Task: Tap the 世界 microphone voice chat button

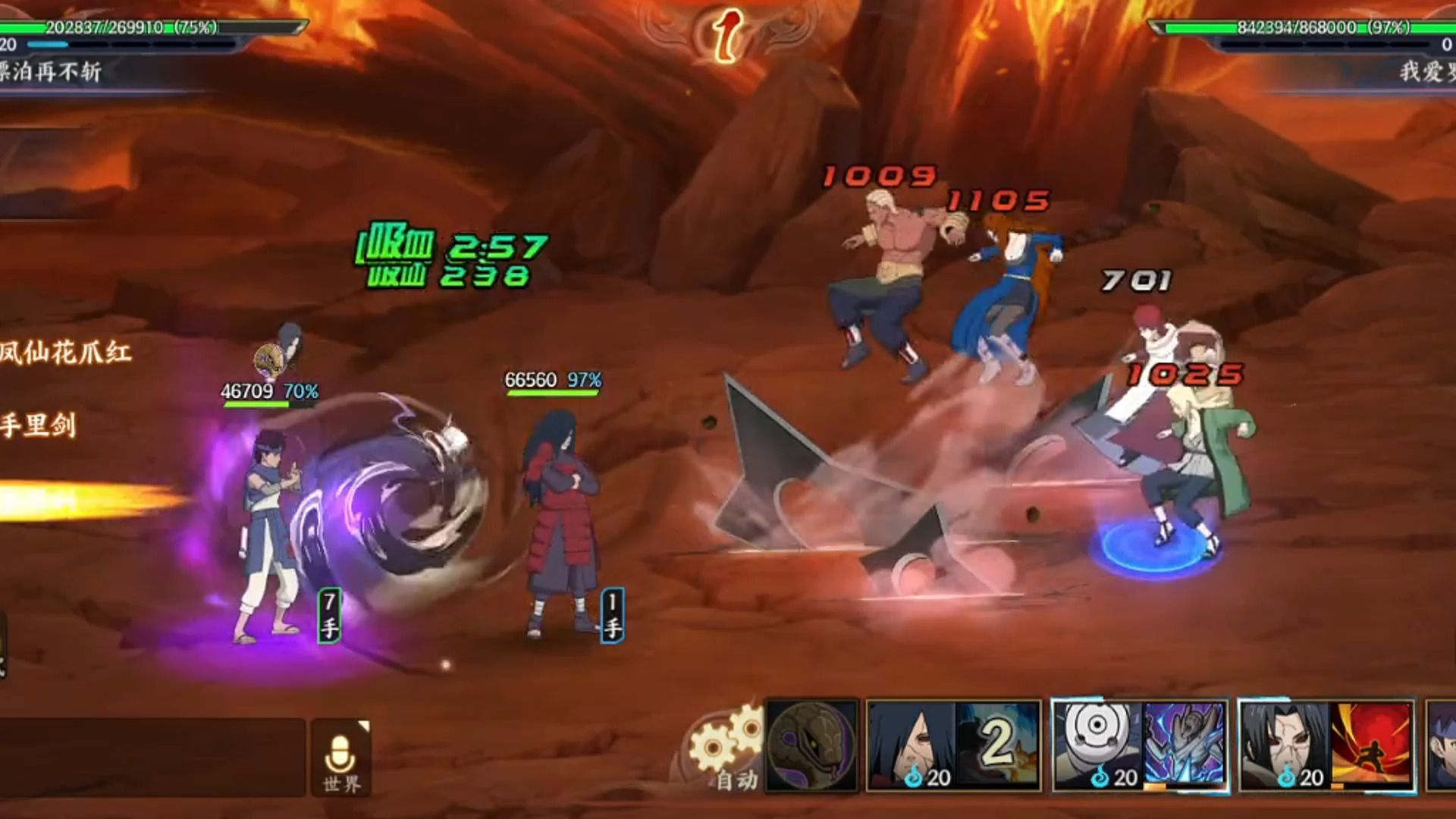Action: point(341,758)
